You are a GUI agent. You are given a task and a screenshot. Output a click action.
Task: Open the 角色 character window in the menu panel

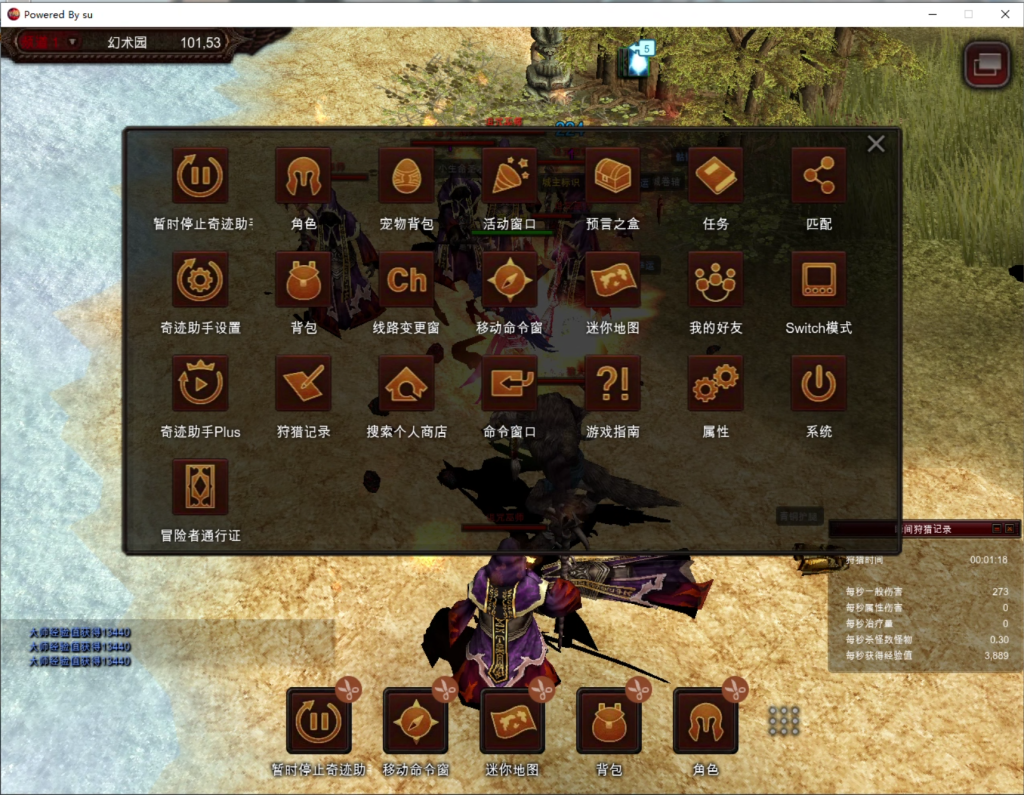pyautogui.click(x=303, y=177)
